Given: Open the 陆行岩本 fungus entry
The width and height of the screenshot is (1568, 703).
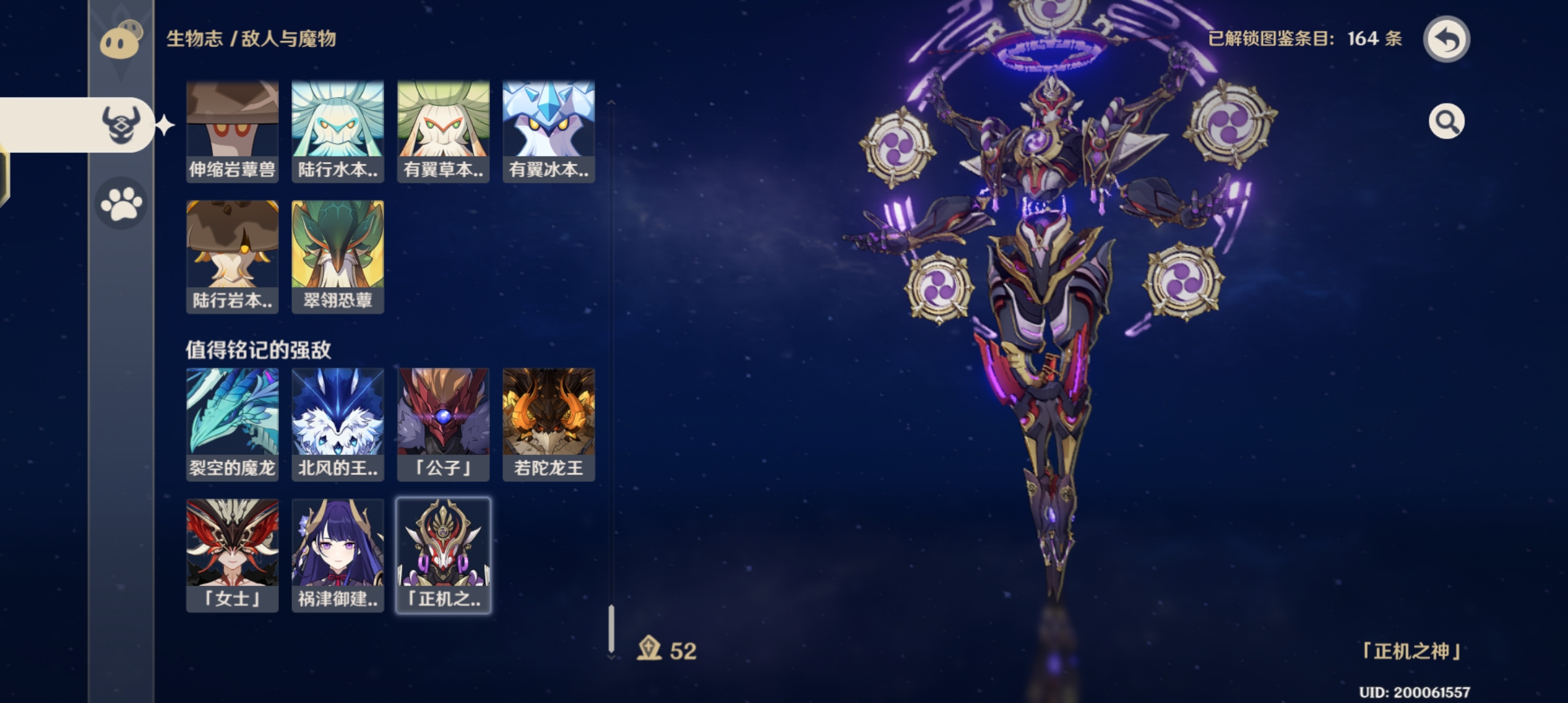Looking at the screenshot, I should click(x=232, y=256).
